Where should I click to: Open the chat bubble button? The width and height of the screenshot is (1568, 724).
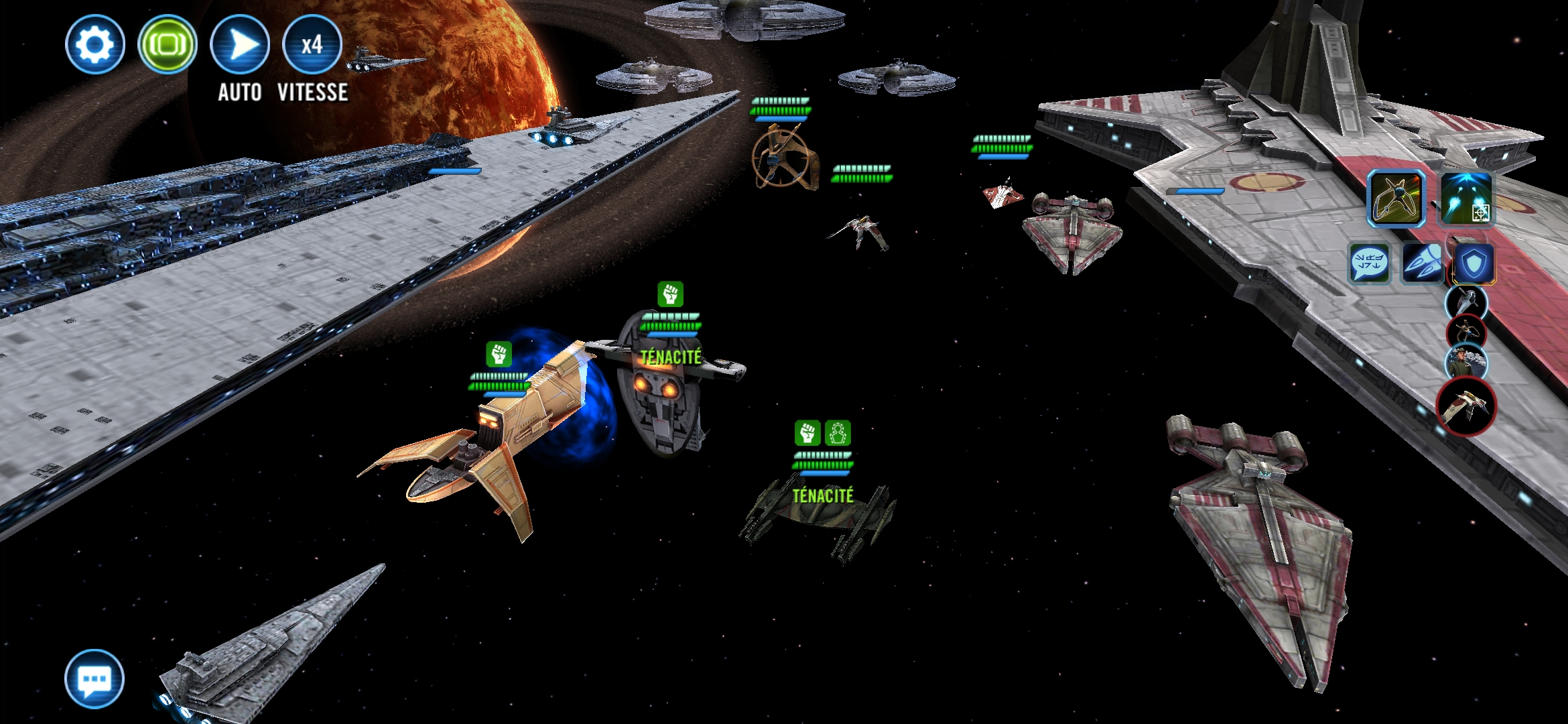tap(94, 678)
